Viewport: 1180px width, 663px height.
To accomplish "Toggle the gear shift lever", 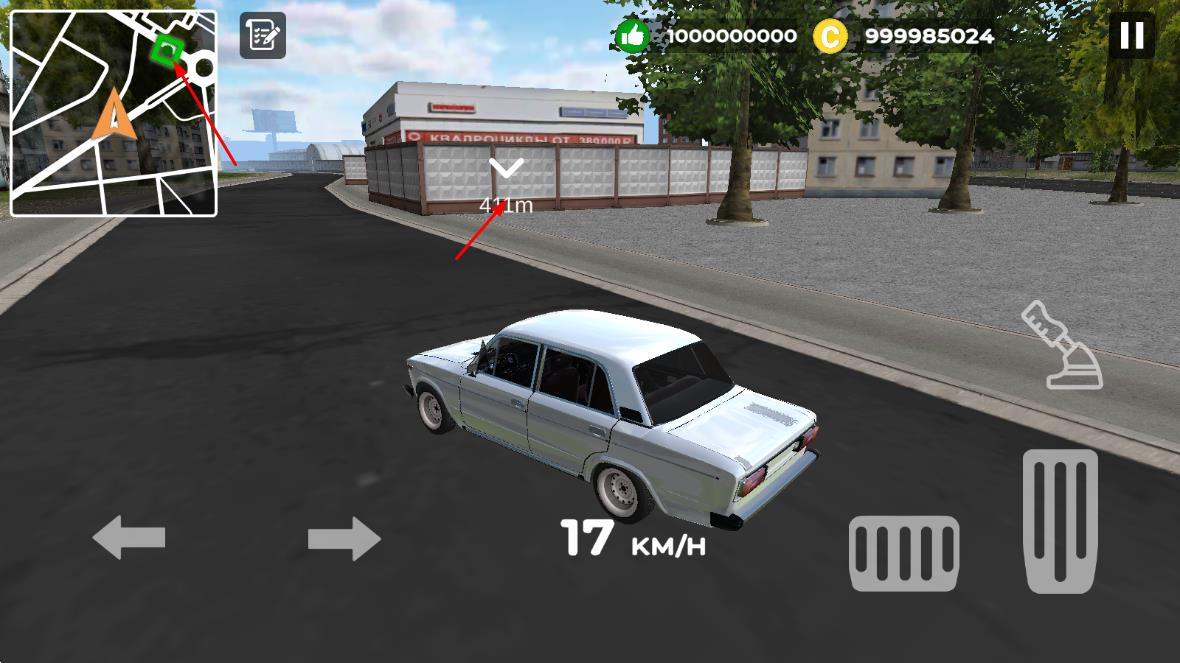I will click(x=1063, y=345).
